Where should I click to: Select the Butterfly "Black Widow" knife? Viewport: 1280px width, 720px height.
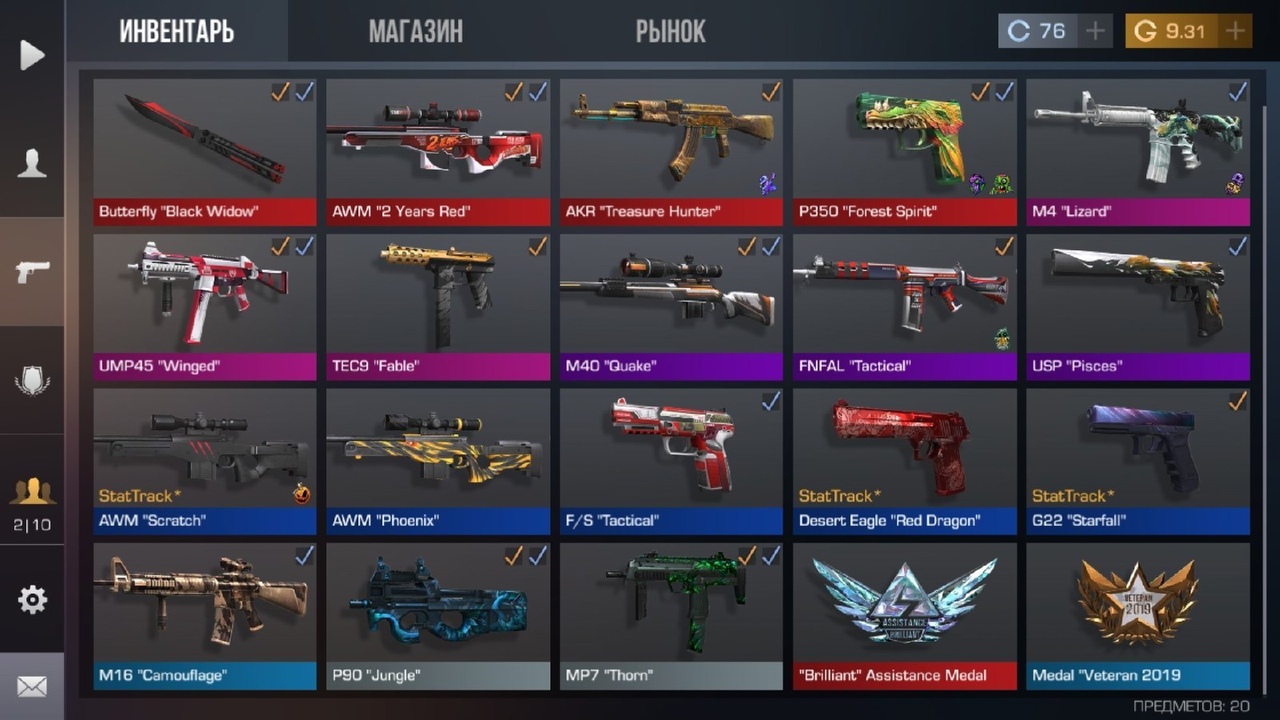click(205, 150)
